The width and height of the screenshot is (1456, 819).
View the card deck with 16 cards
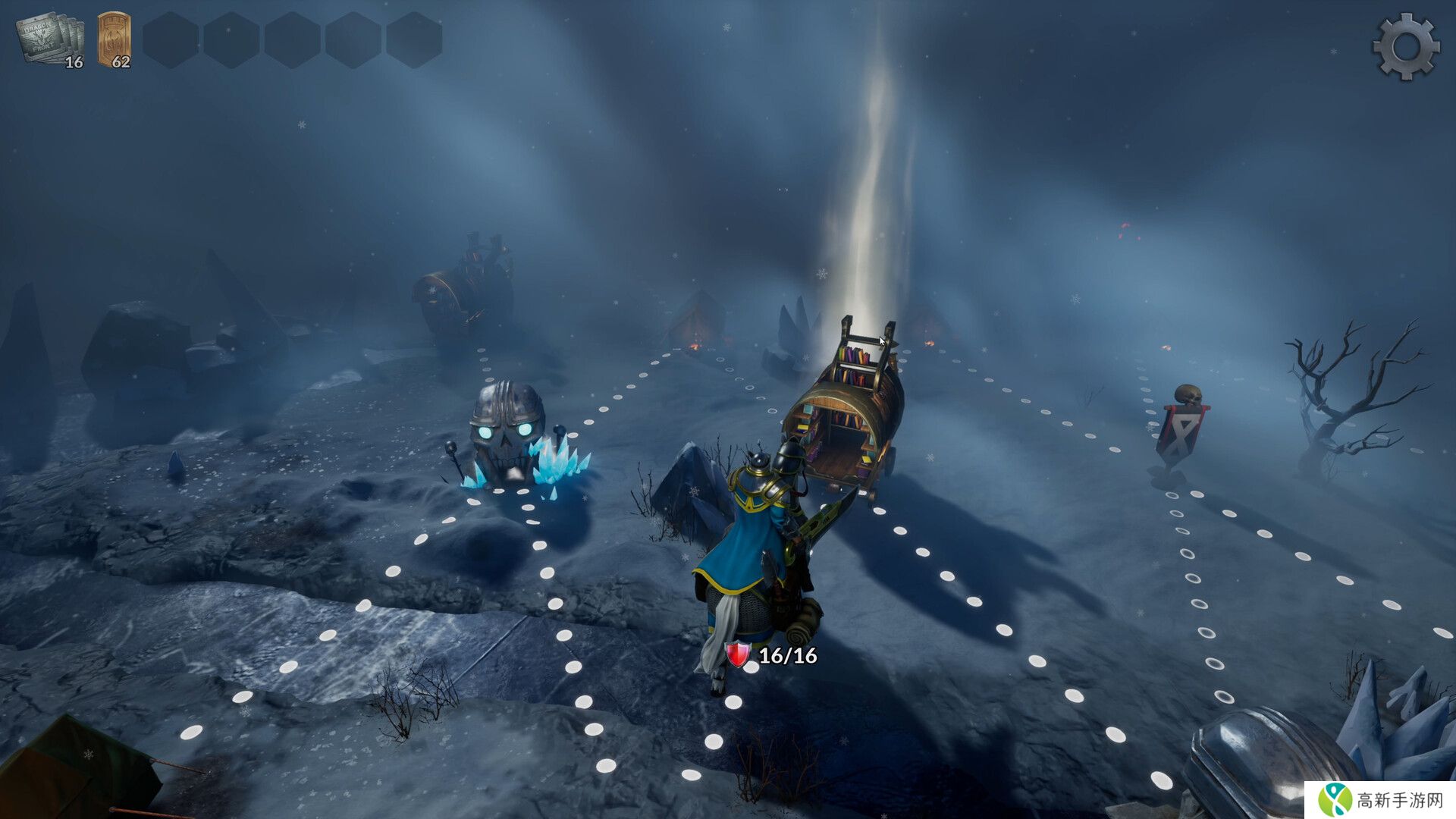click(50, 41)
